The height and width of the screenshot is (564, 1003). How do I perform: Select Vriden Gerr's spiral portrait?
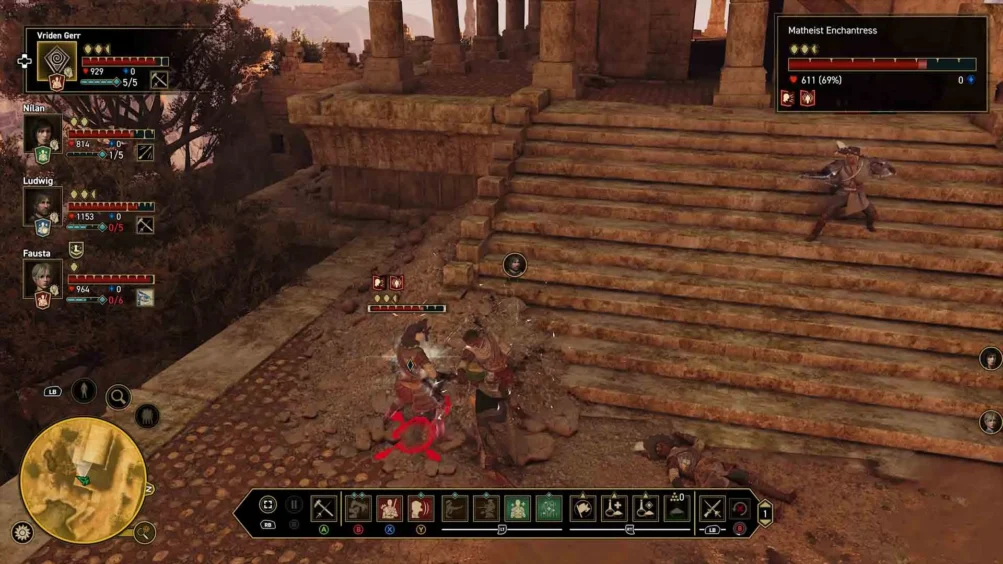tap(57, 62)
